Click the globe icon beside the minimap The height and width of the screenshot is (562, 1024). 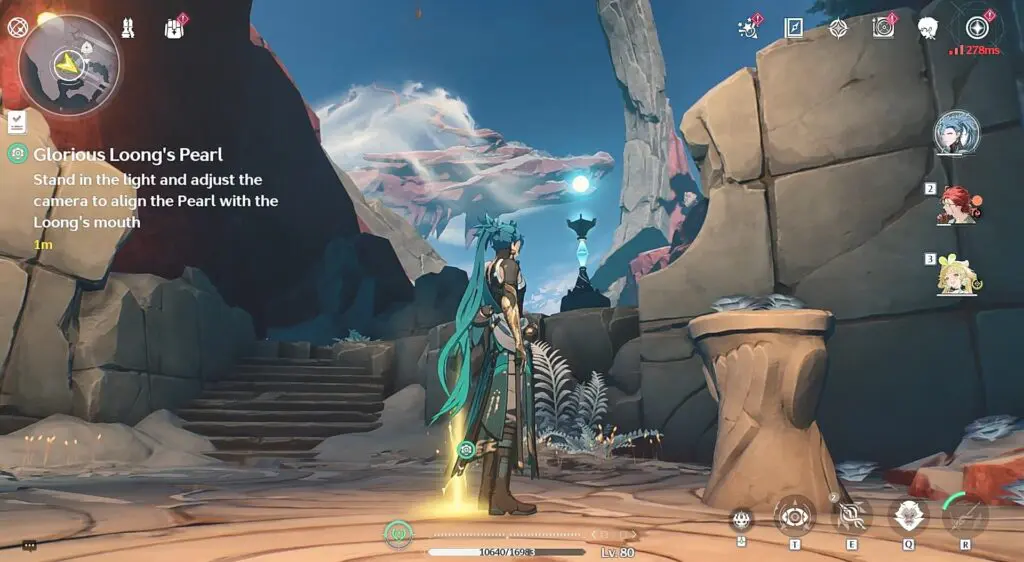pos(16,27)
